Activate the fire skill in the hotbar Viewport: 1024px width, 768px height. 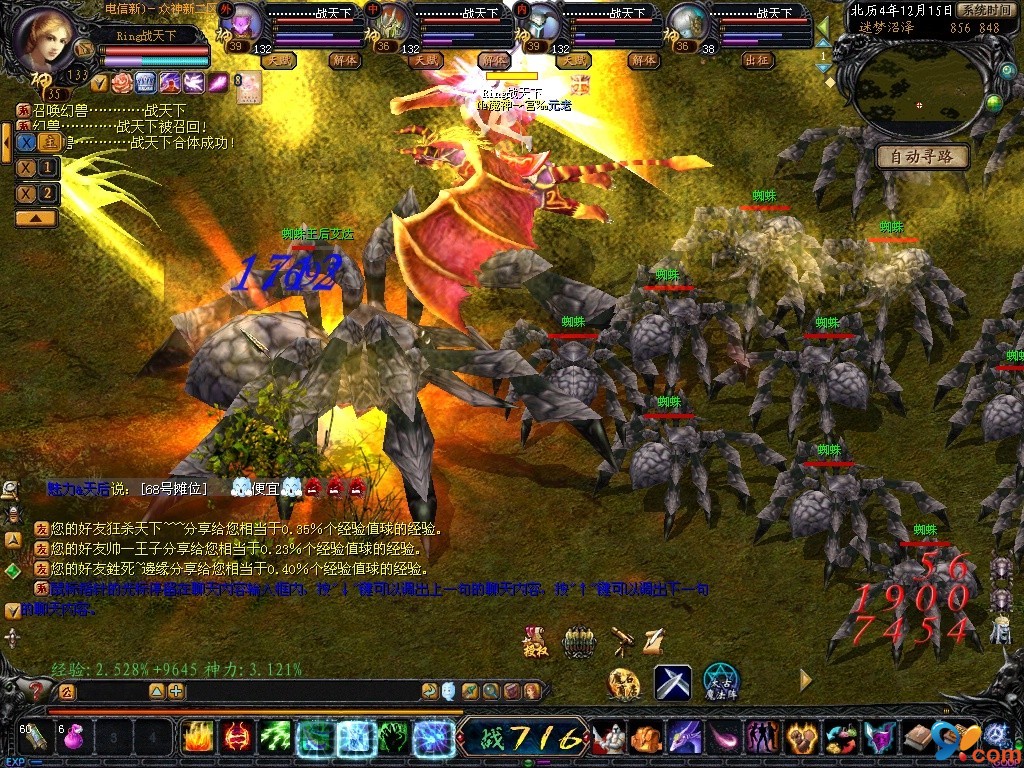(199, 738)
